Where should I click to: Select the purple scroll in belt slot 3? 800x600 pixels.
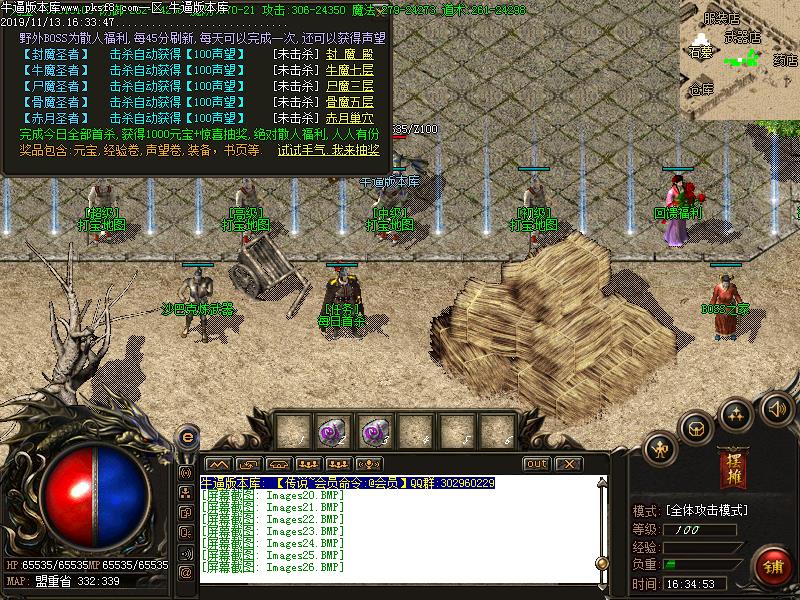pos(374,431)
